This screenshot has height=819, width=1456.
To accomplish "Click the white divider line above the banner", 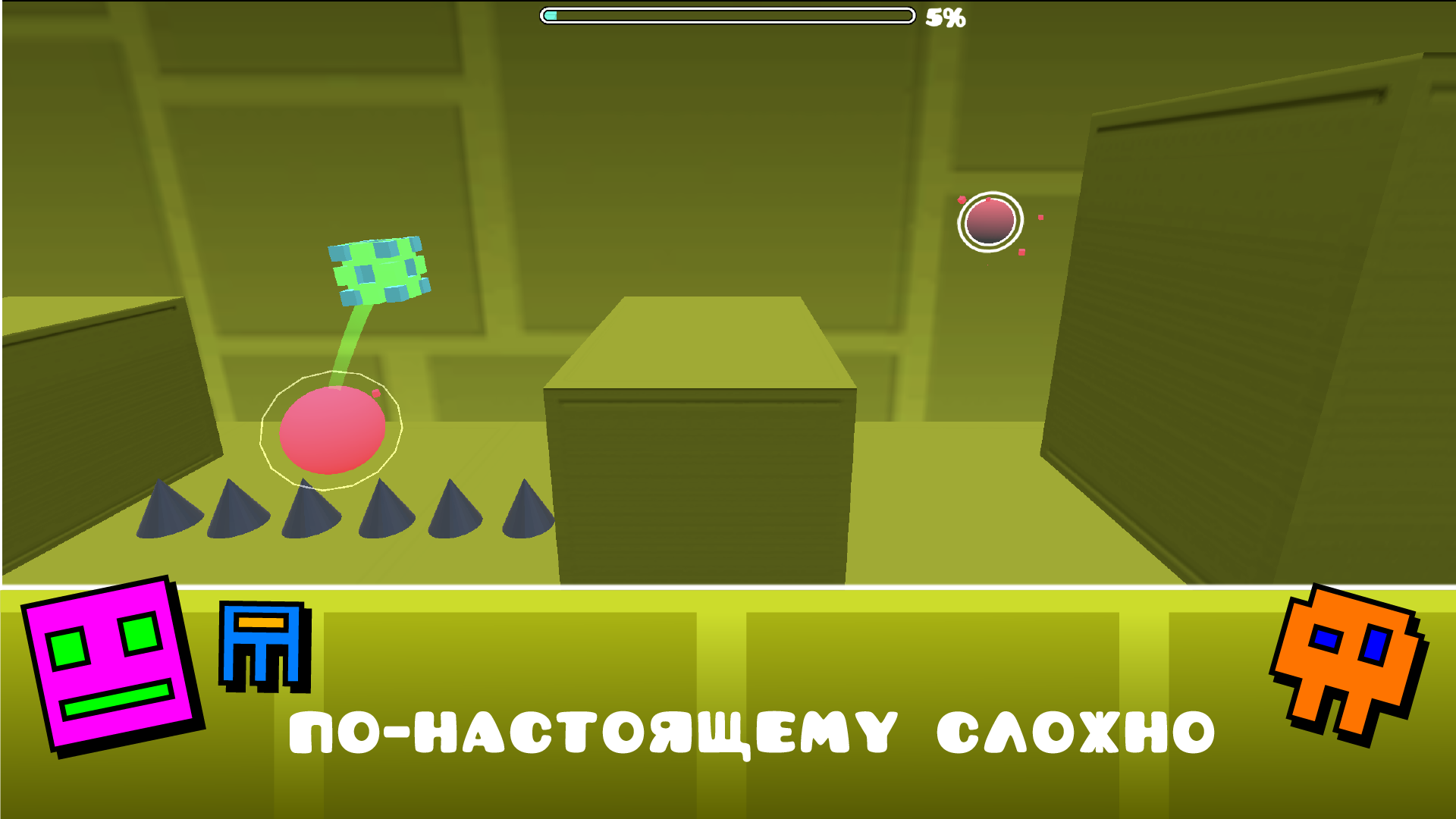I will (728, 588).
